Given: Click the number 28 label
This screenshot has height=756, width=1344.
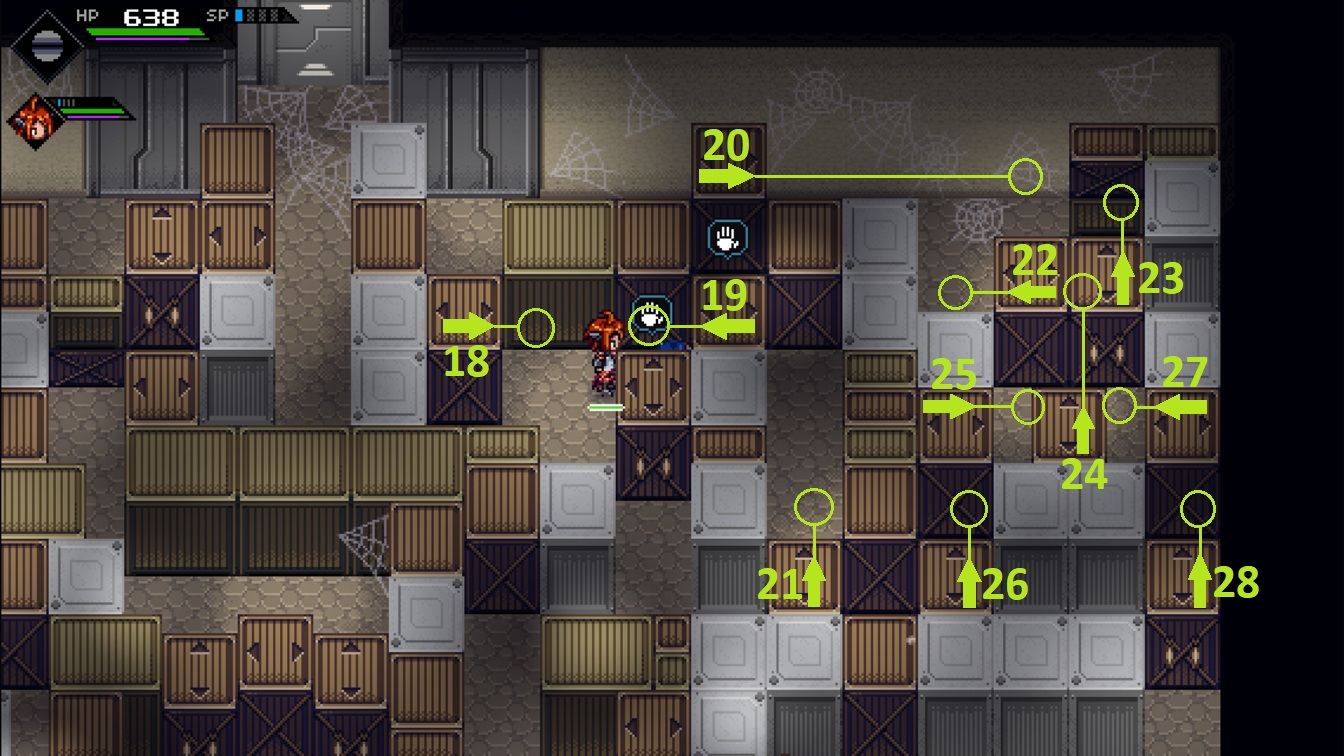Looking at the screenshot, I should 1239,580.
